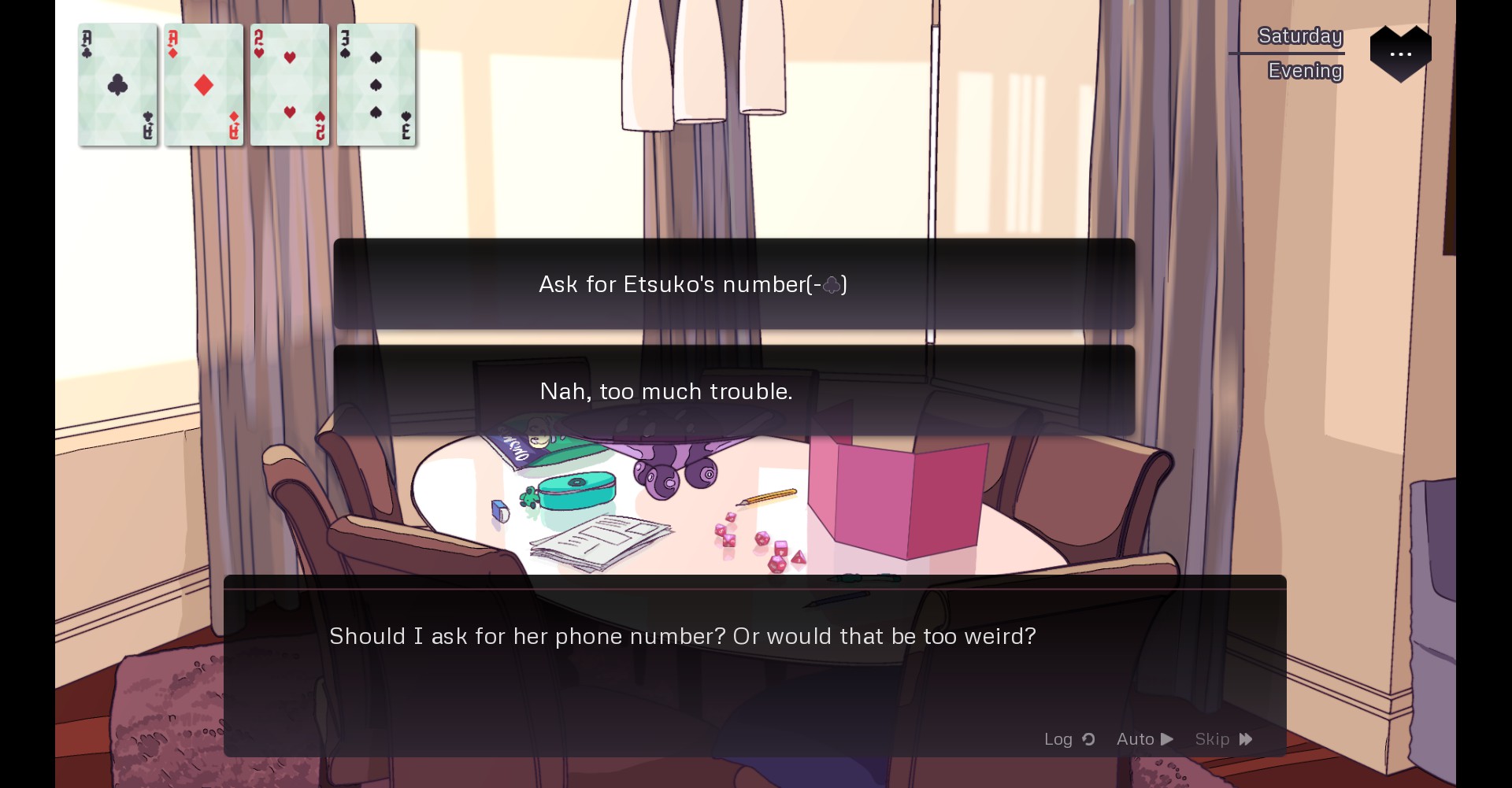Open the dialogue Log
This screenshot has width=1512, height=788.
(x=1069, y=739)
